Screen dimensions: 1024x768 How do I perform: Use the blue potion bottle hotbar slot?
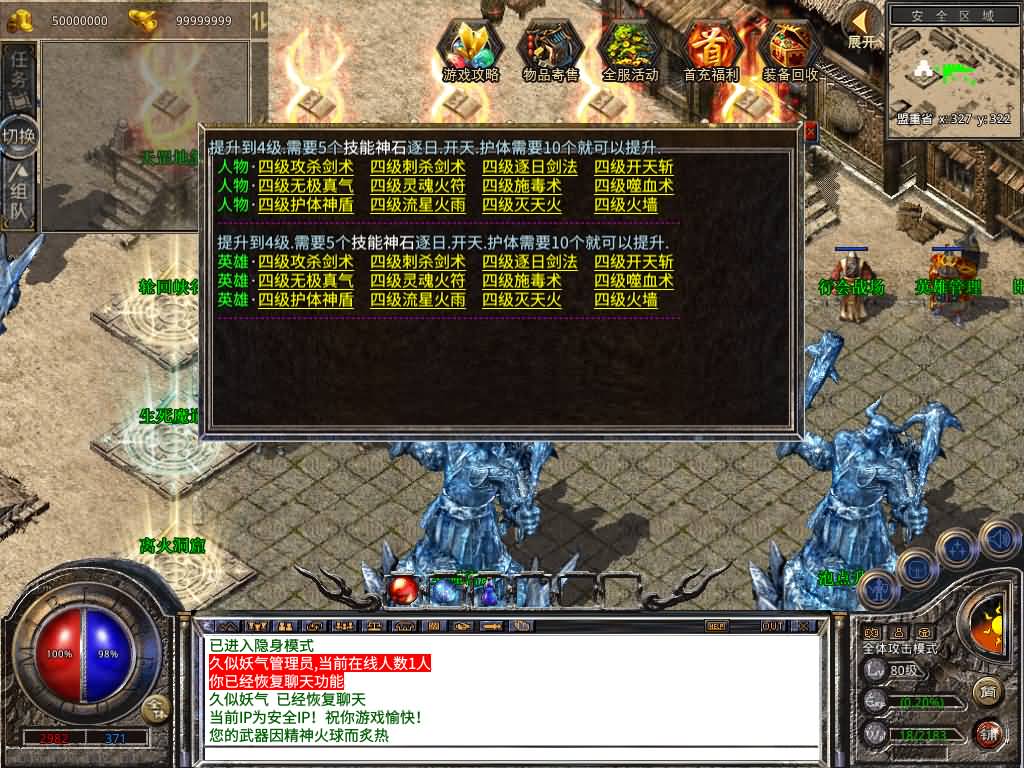(x=489, y=592)
